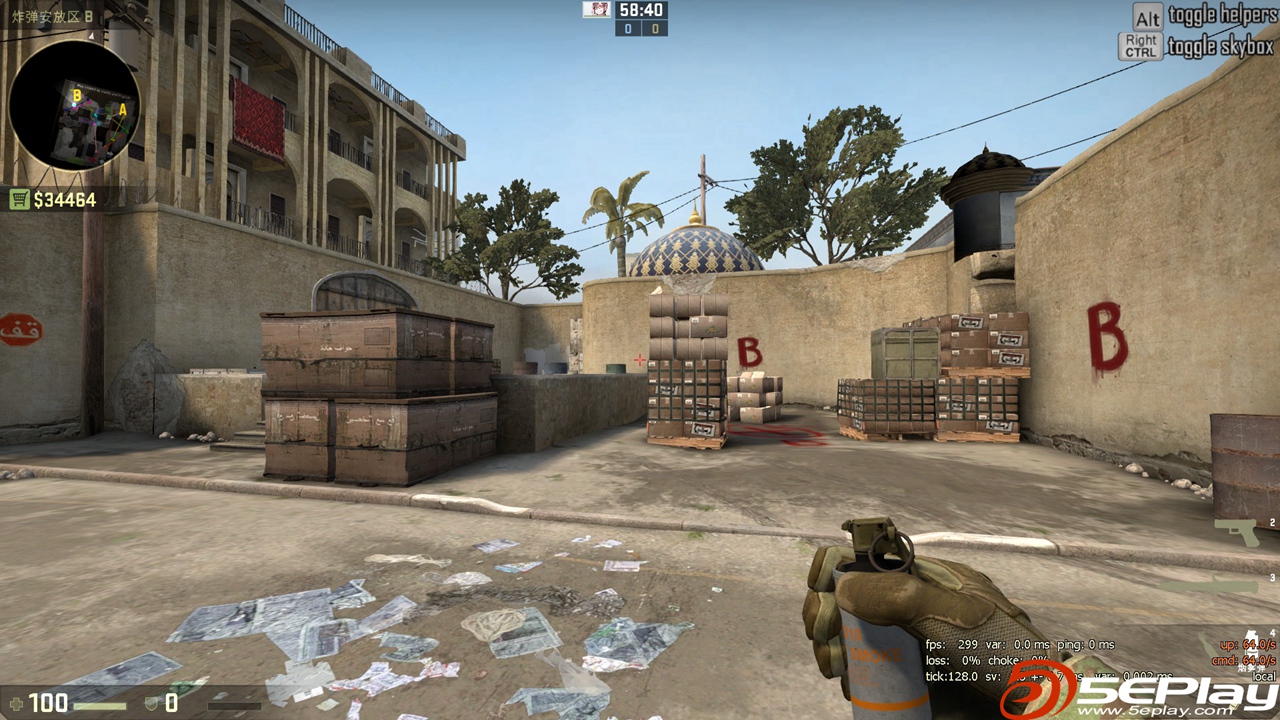The width and height of the screenshot is (1280, 720).
Task: Select bombsite A marker on the radar
Action: 123,110
